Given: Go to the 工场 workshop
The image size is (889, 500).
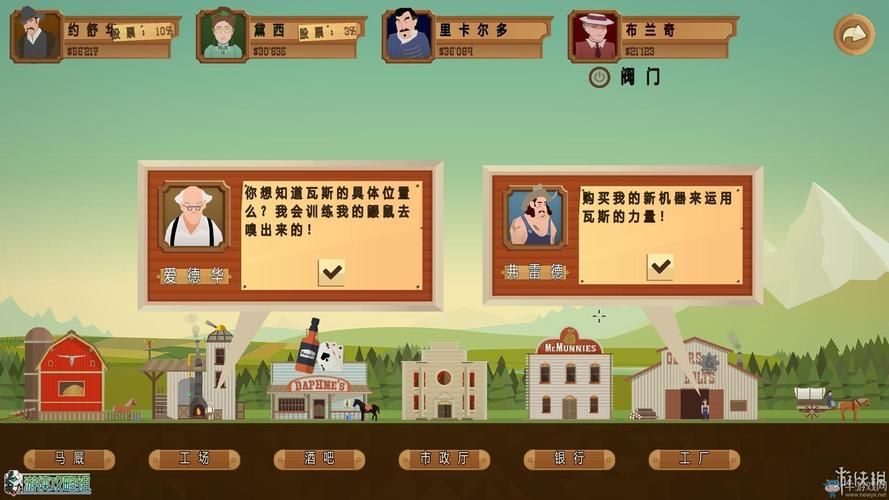Looking at the screenshot, I should 194,459.
